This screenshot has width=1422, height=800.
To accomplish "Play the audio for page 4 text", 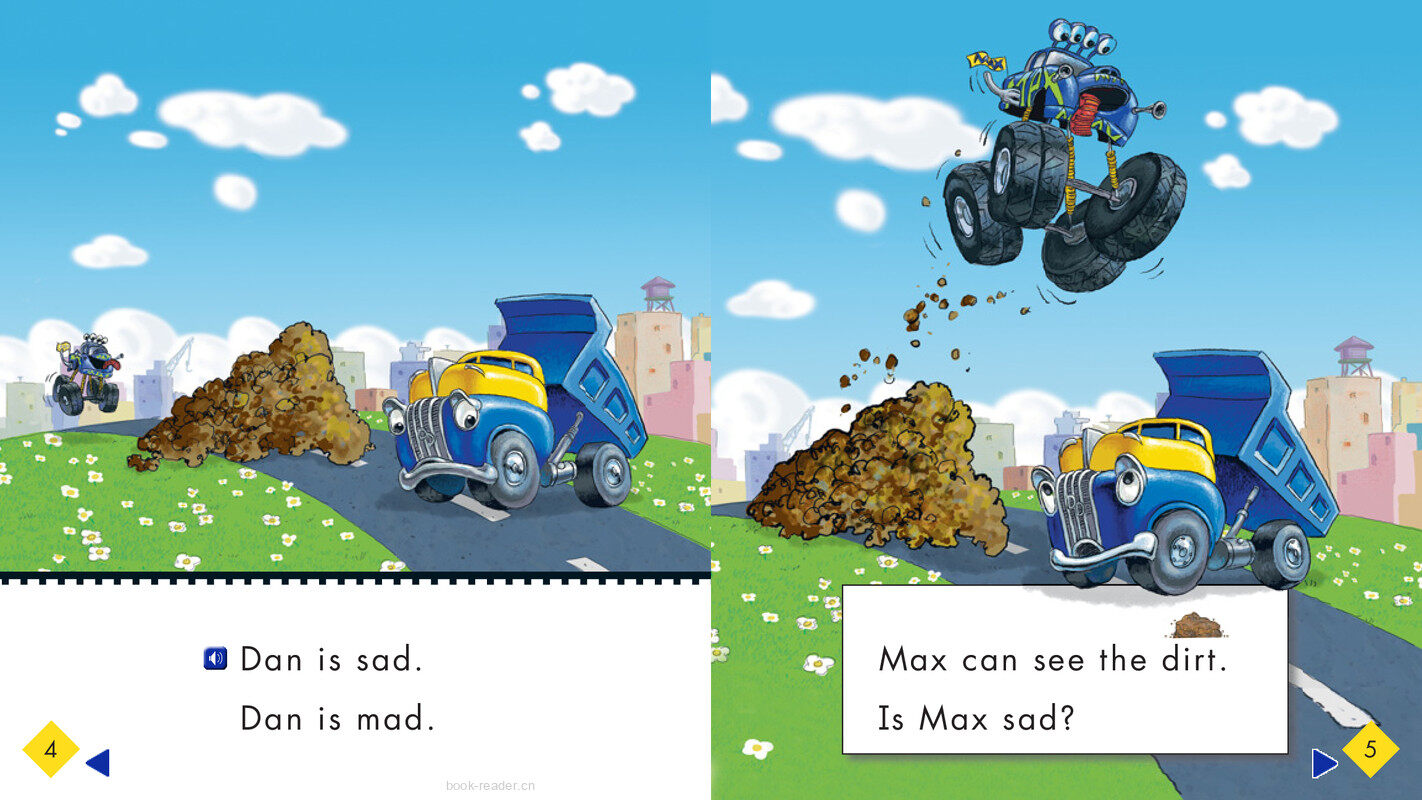I will point(215,659).
